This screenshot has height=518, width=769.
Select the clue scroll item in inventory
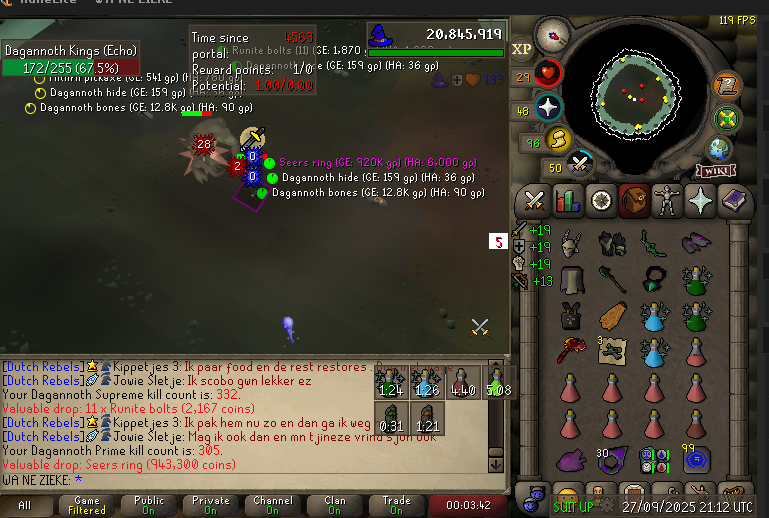pos(613,350)
